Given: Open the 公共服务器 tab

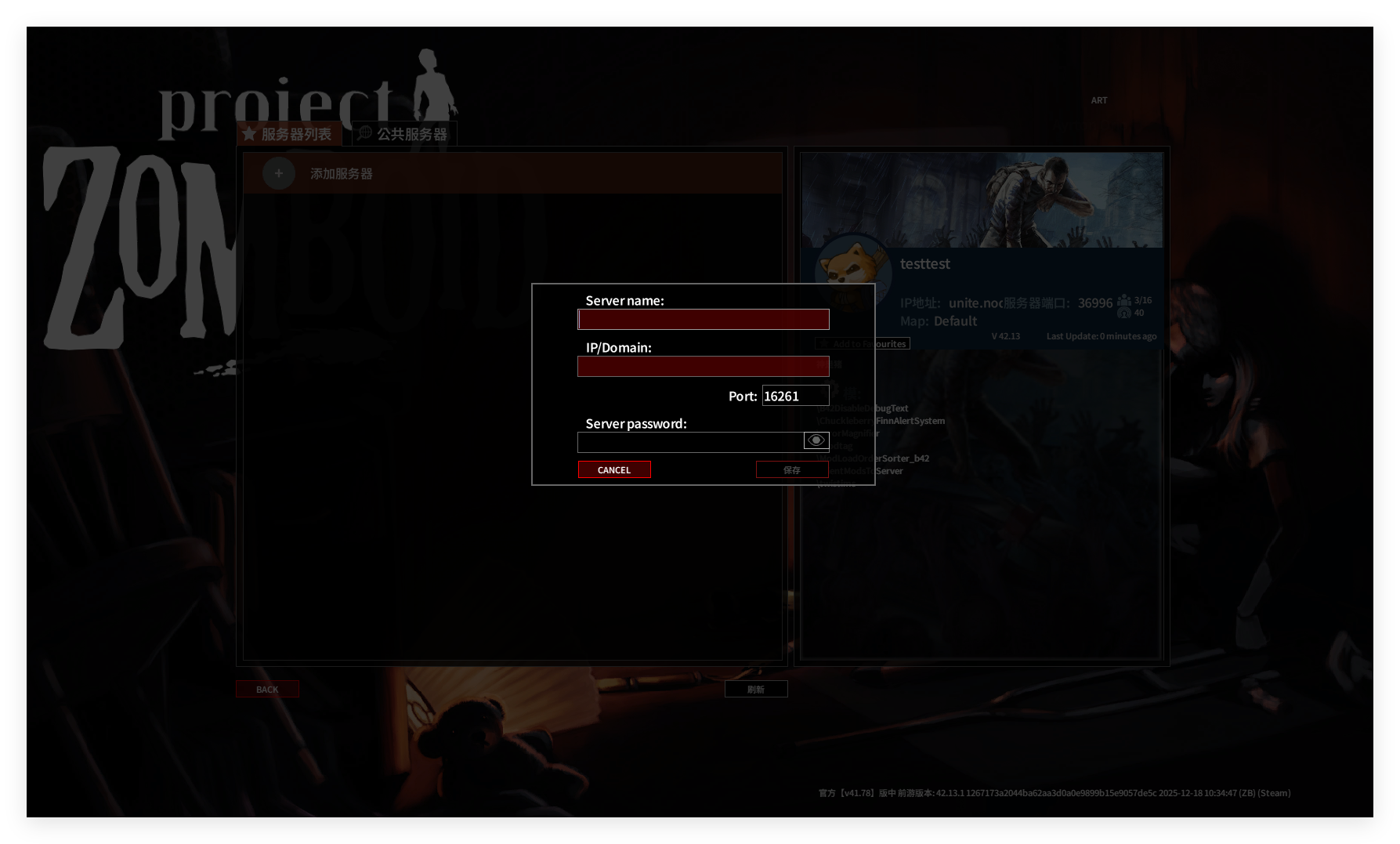Looking at the screenshot, I should 404,134.
